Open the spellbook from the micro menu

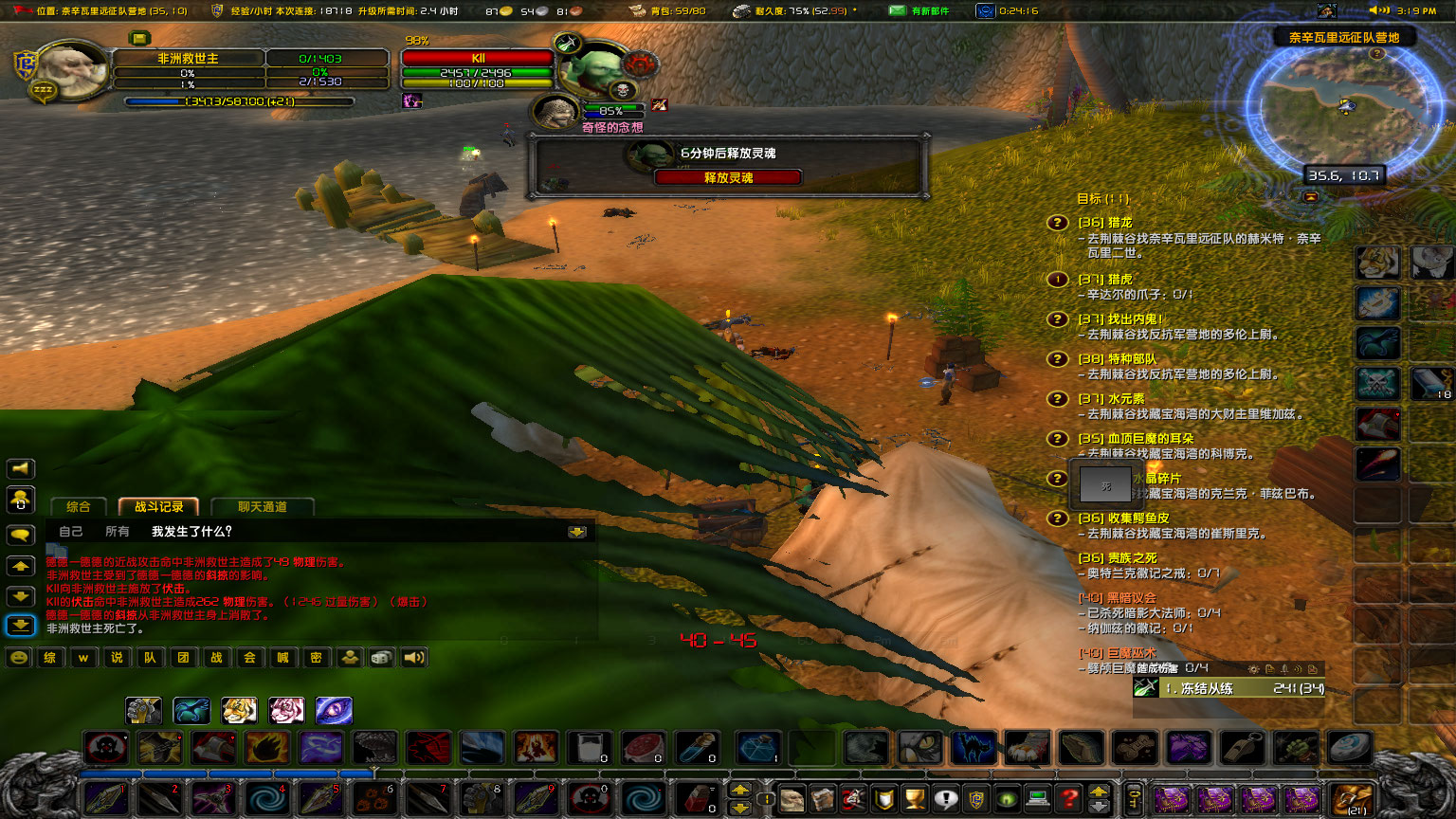pos(823,799)
